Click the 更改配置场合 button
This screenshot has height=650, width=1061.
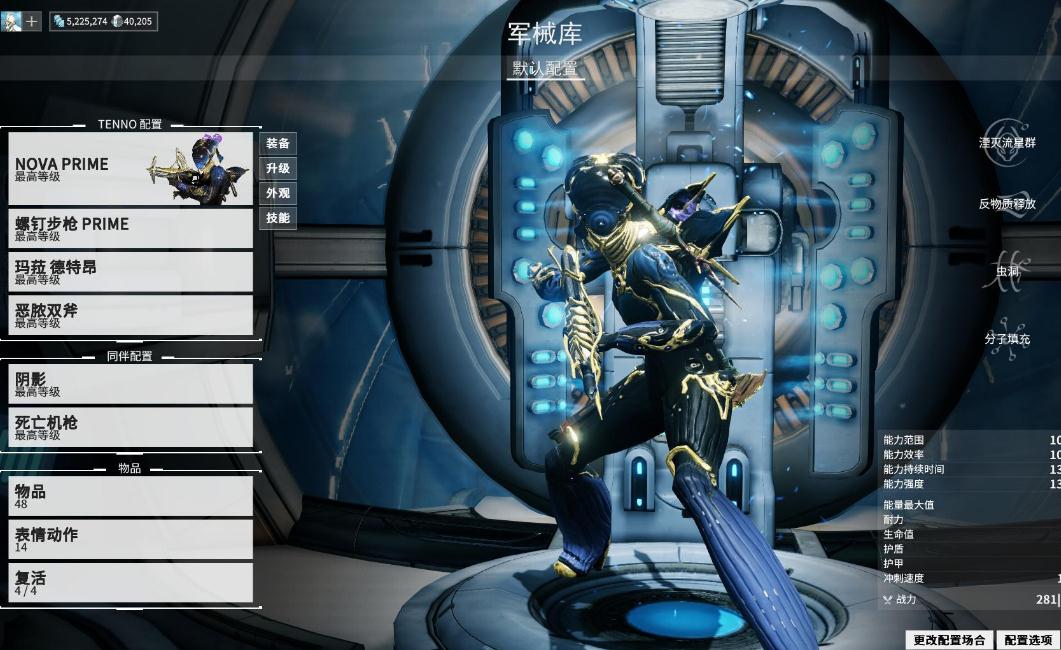[949, 640]
